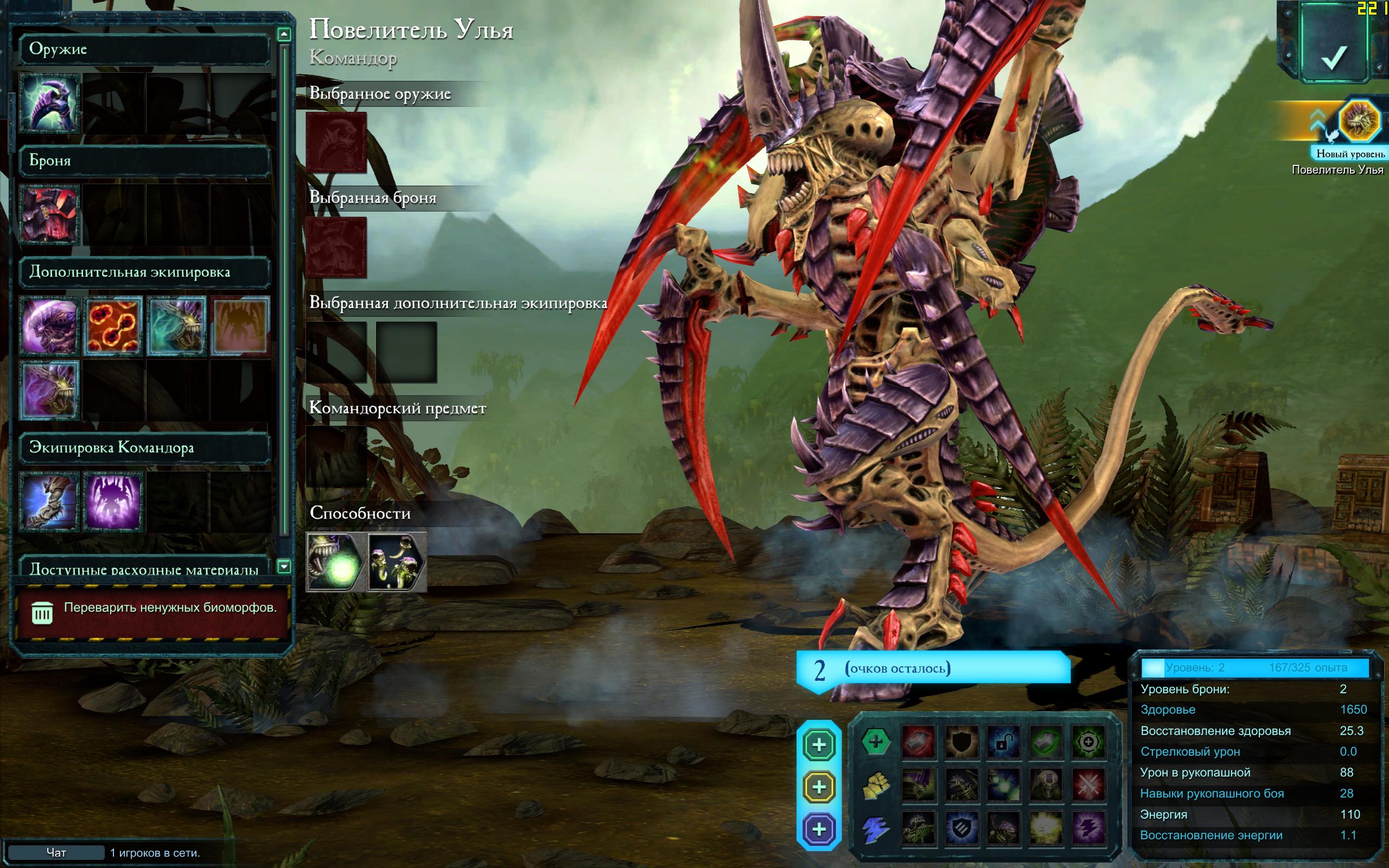The width and height of the screenshot is (1389, 868).
Task: Pick the red spore cells accessory
Action: point(113,326)
